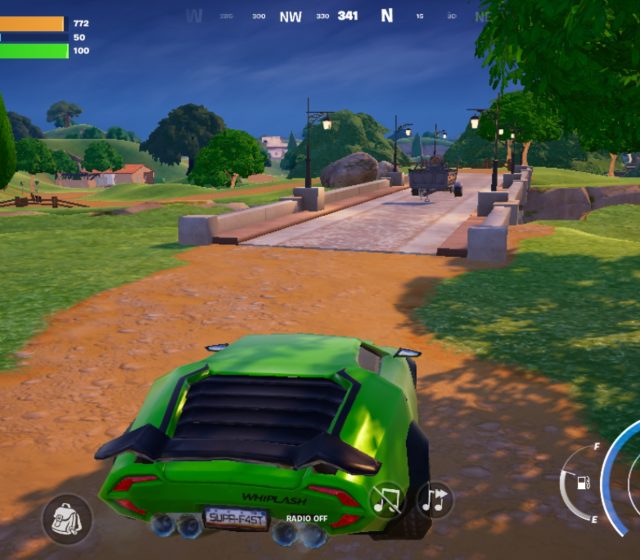Toggle the car radio on or off
This screenshot has width=640, height=560.
387,499
